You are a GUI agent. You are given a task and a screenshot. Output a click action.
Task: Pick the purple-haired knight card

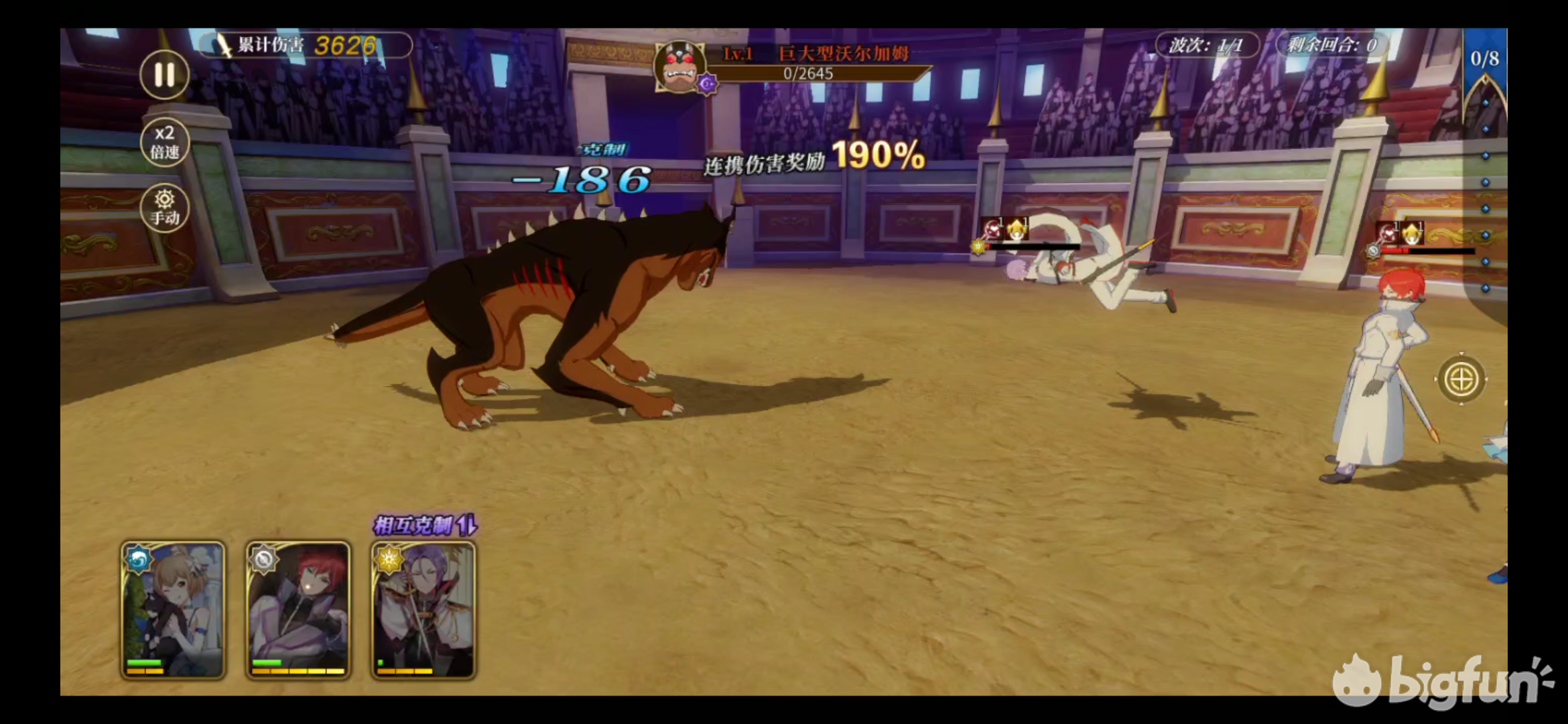[423, 610]
